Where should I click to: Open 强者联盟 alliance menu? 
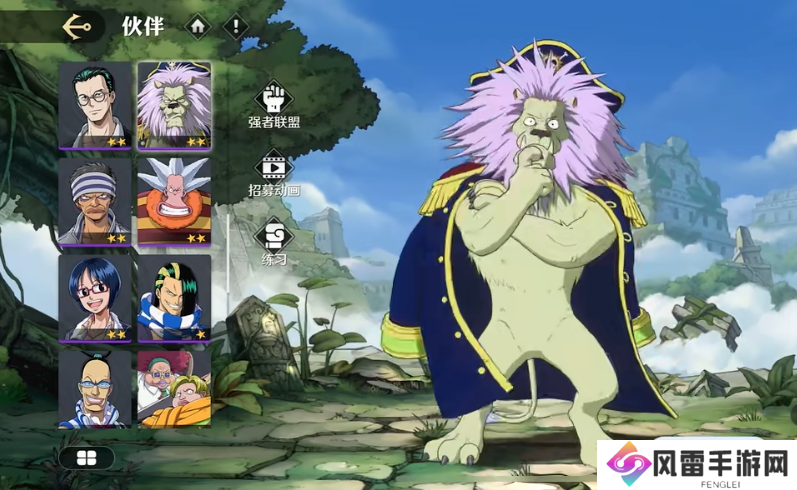[x=273, y=104]
